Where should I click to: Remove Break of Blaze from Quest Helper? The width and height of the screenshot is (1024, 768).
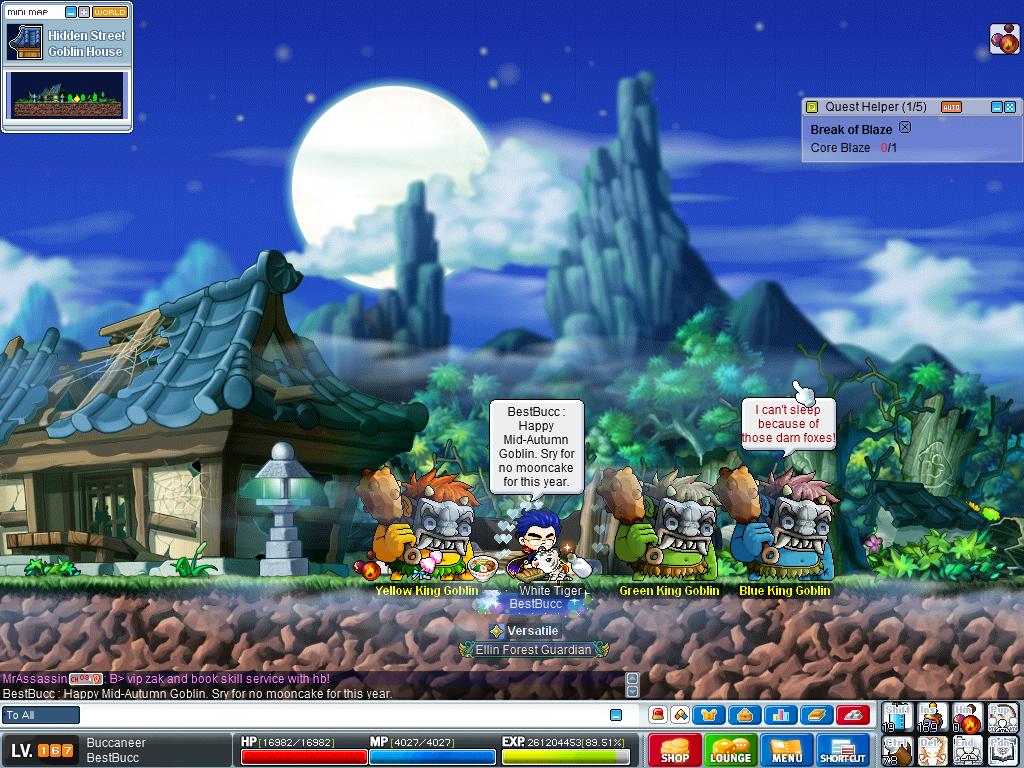point(905,128)
